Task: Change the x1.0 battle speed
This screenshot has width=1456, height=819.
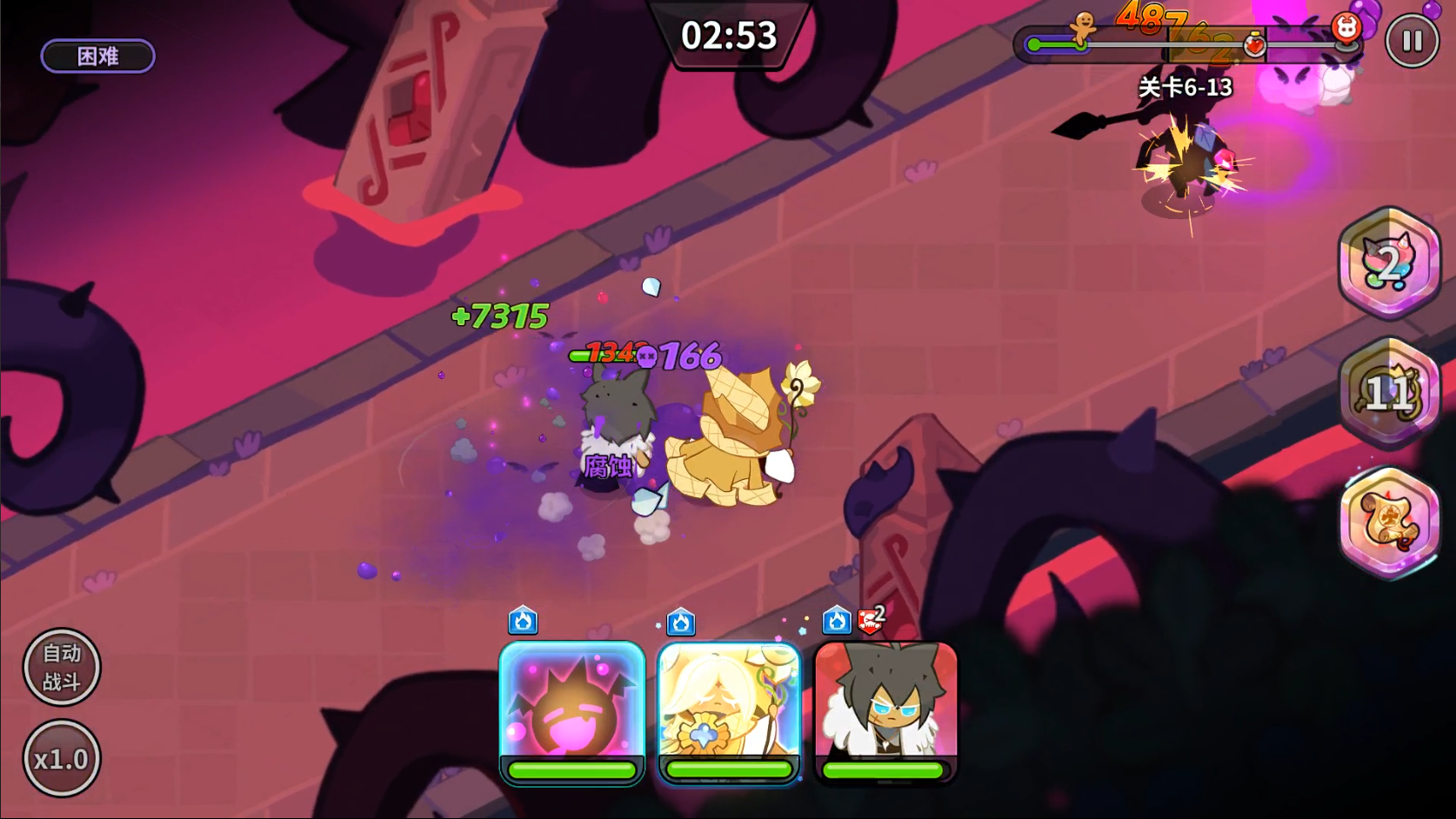Action: [x=62, y=759]
